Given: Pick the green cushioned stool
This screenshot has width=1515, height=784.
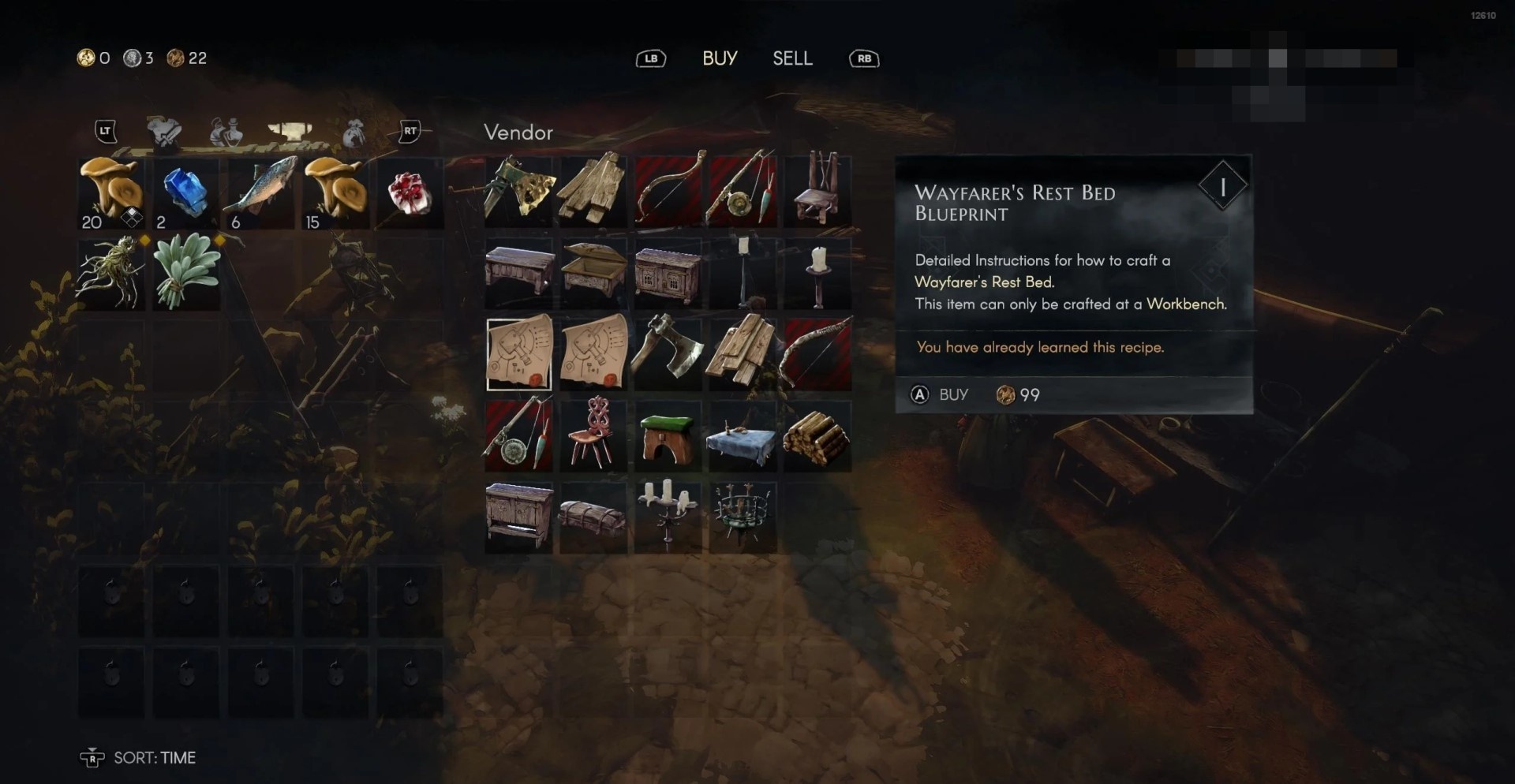Looking at the screenshot, I should coord(668,436).
